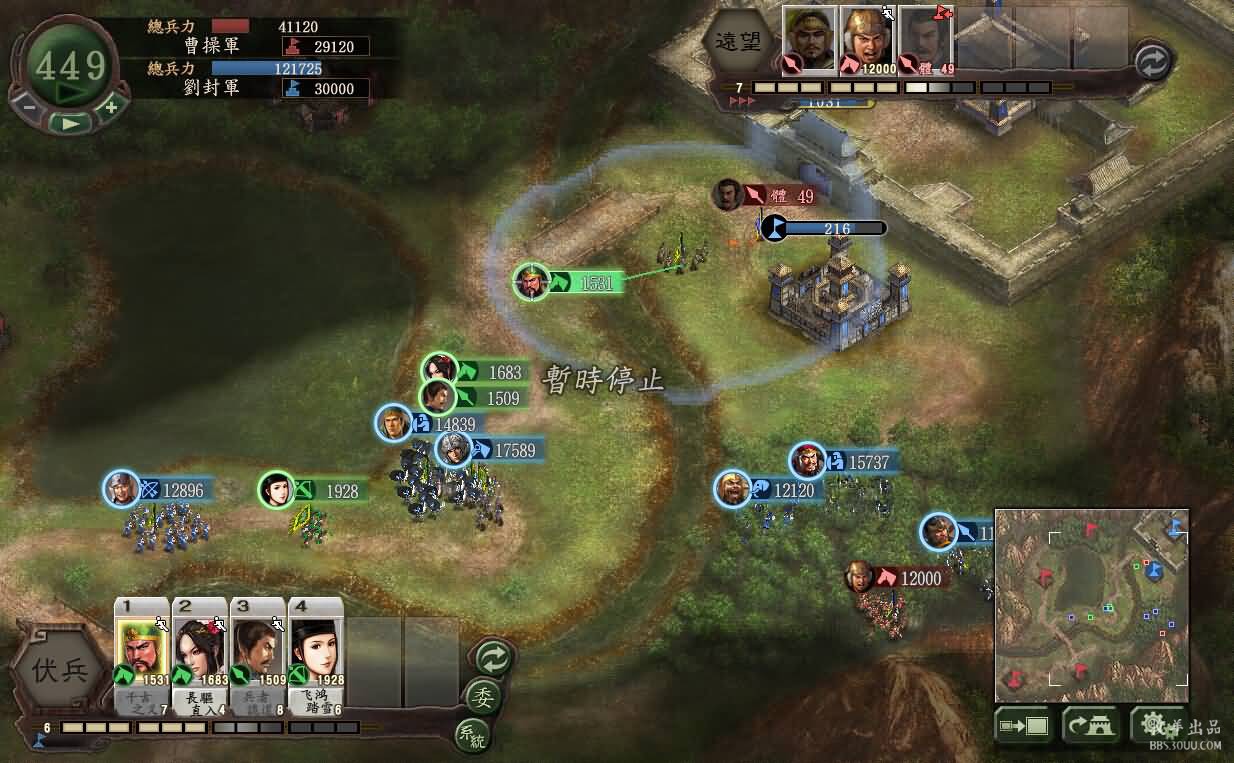Open the 系統 system menu

pyautogui.click(x=471, y=735)
